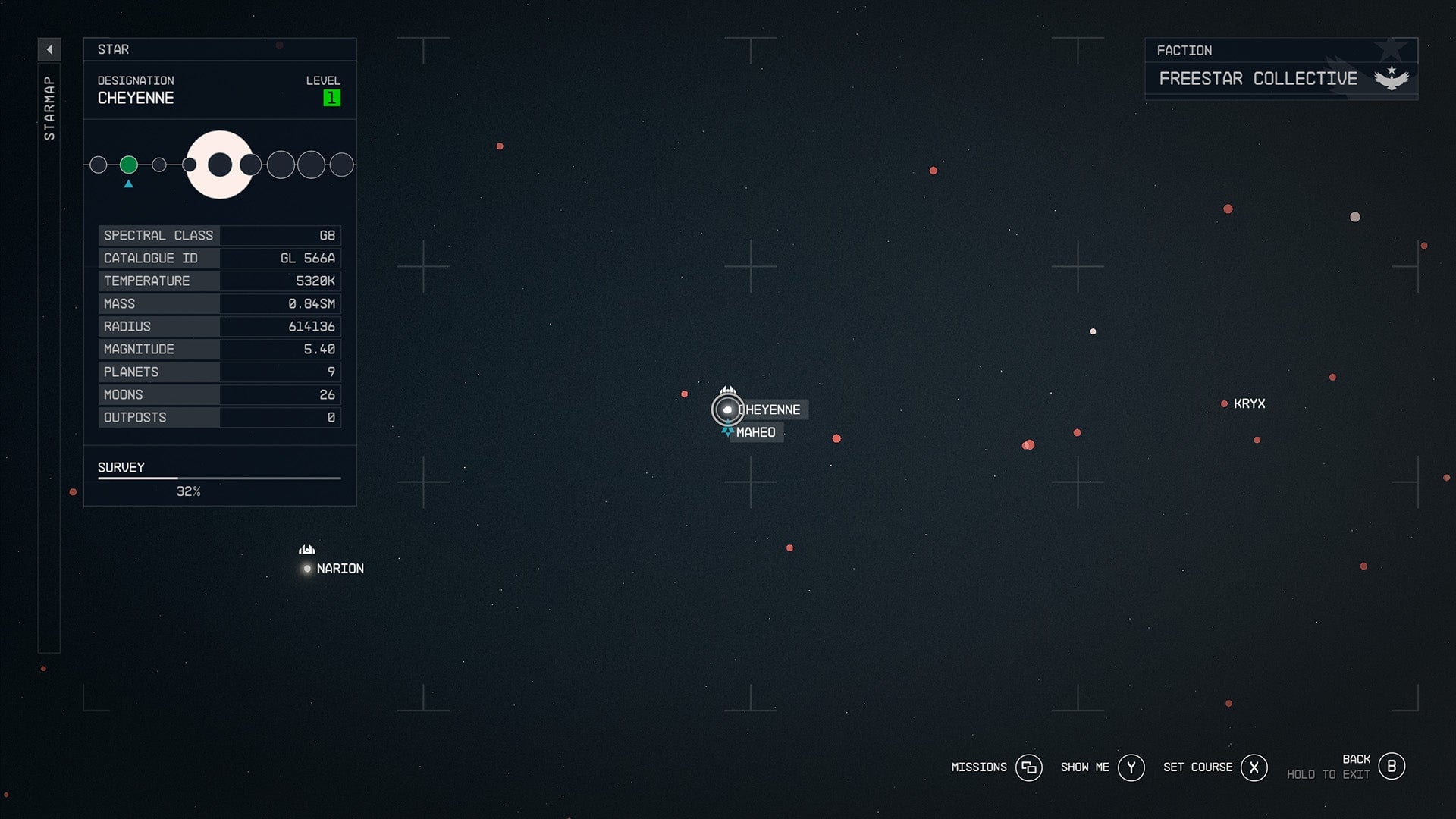Click the large white star circle in comparison scale
The image size is (1456, 819).
click(220, 164)
